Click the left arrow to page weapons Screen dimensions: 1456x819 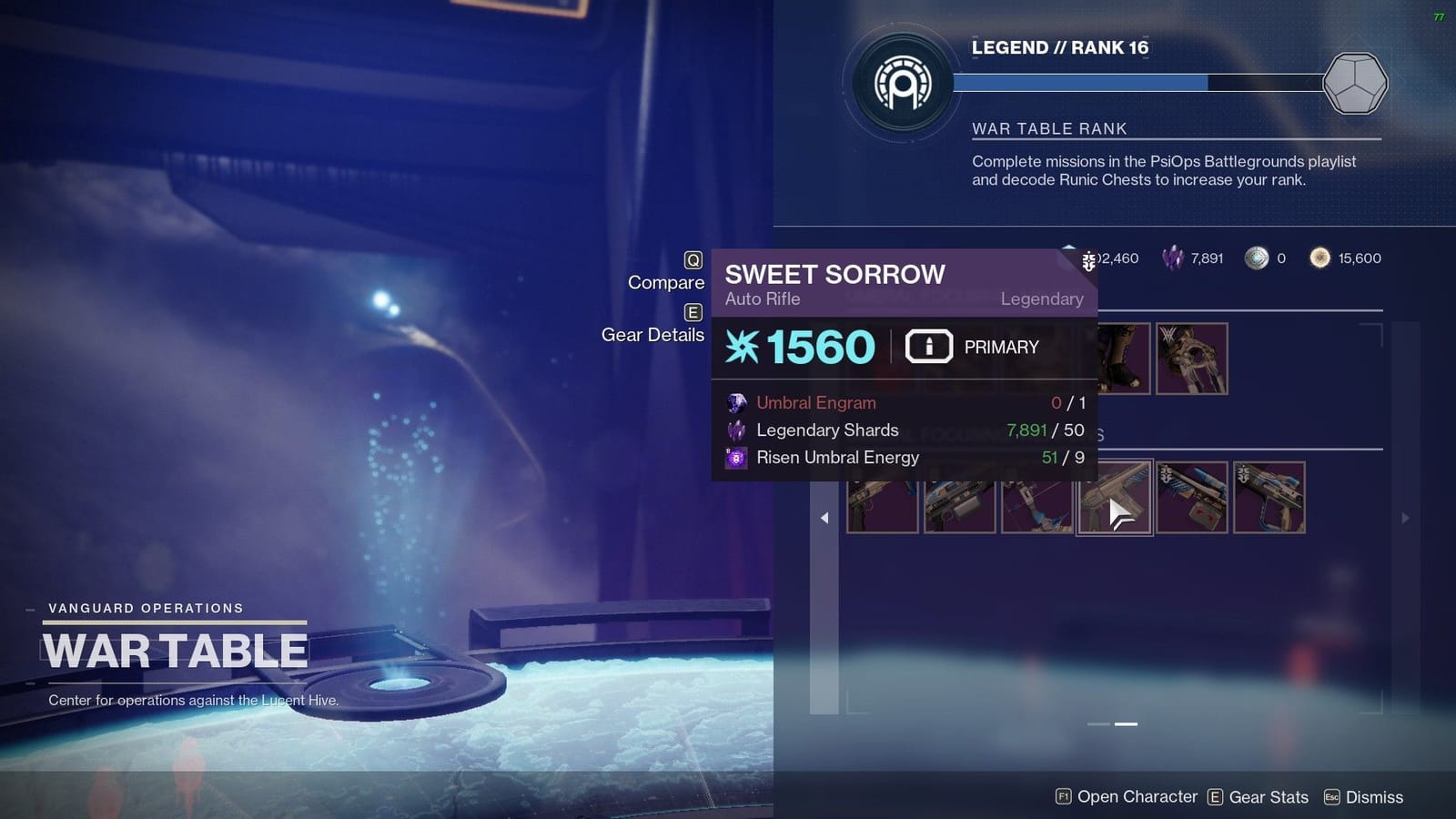coord(824,517)
